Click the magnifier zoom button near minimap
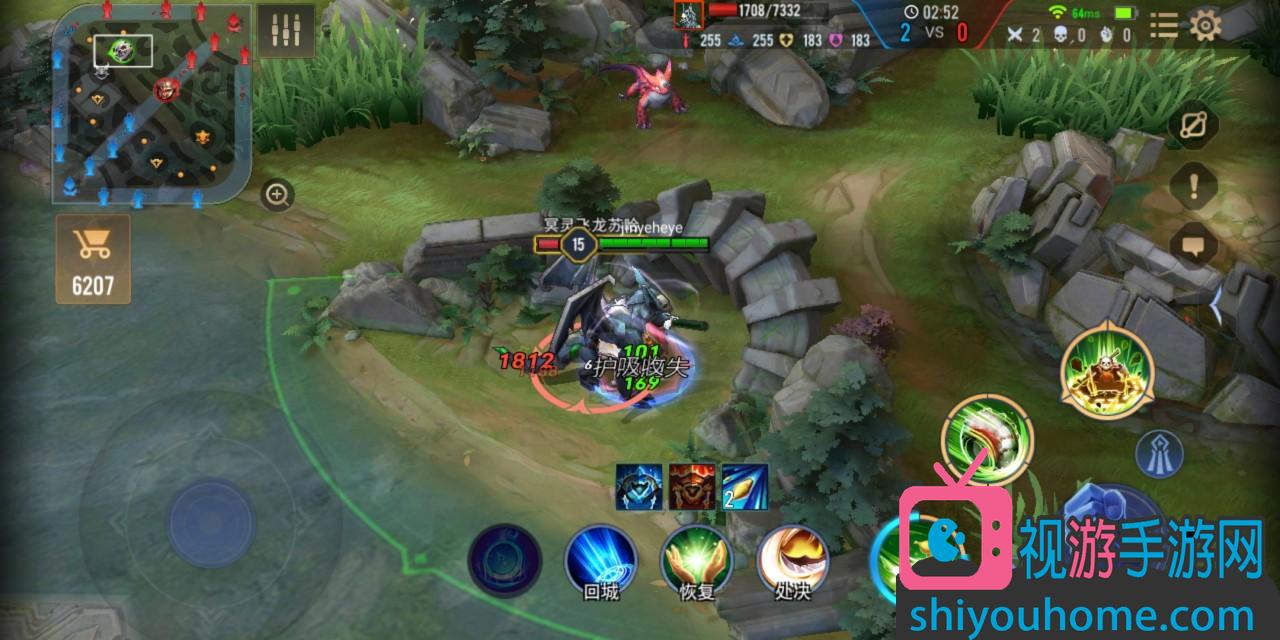 point(277,194)
